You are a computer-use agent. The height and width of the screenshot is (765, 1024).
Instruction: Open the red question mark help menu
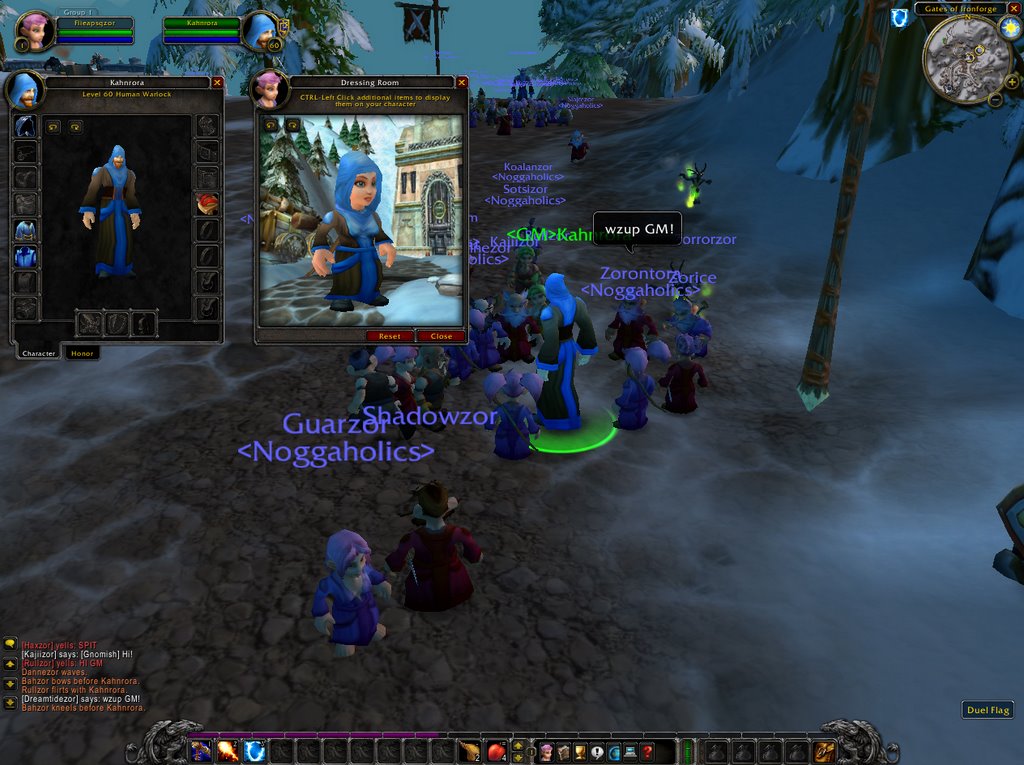[x=648, y=751]
